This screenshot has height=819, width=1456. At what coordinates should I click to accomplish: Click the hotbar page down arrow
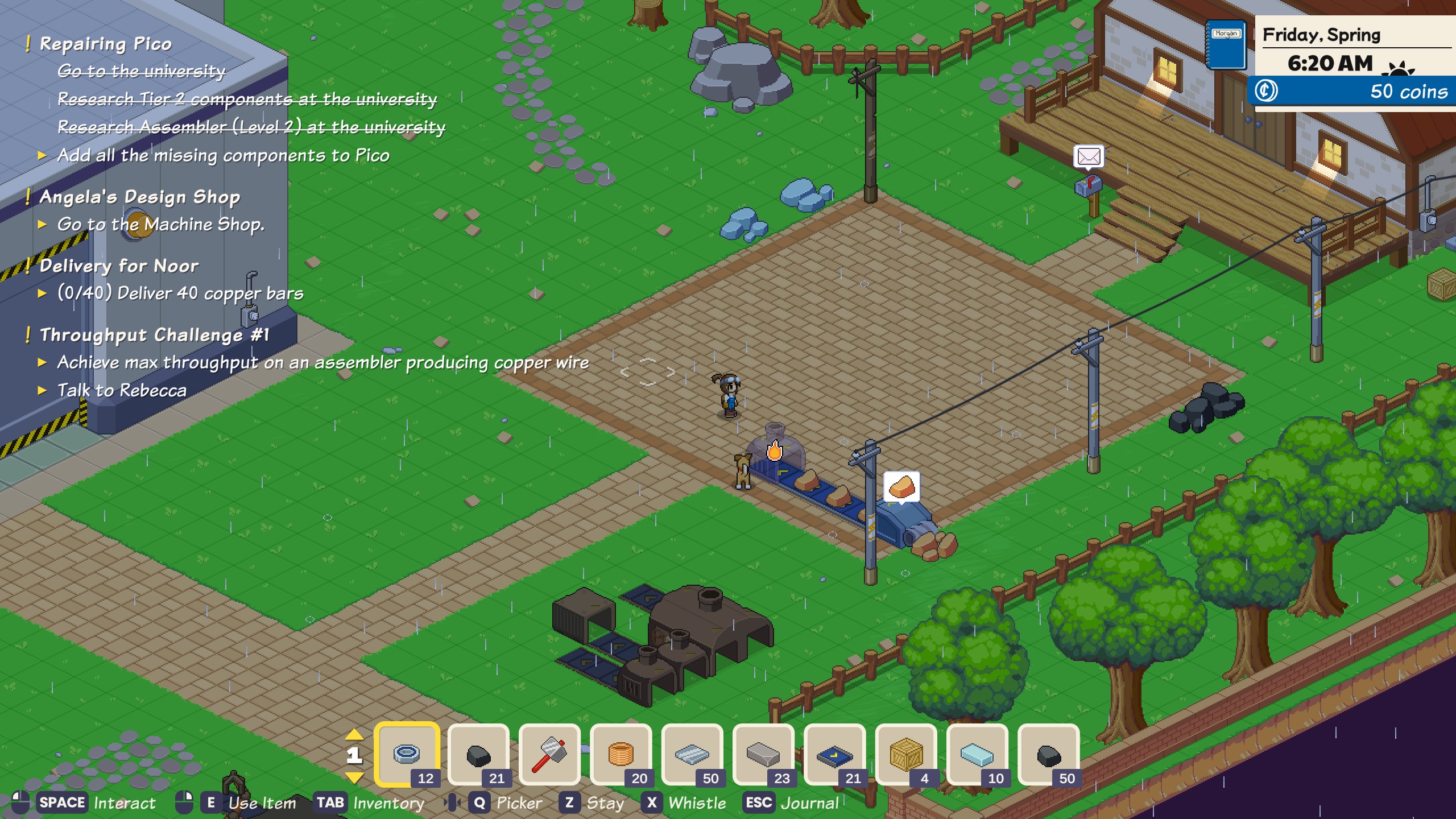[354, 777]
